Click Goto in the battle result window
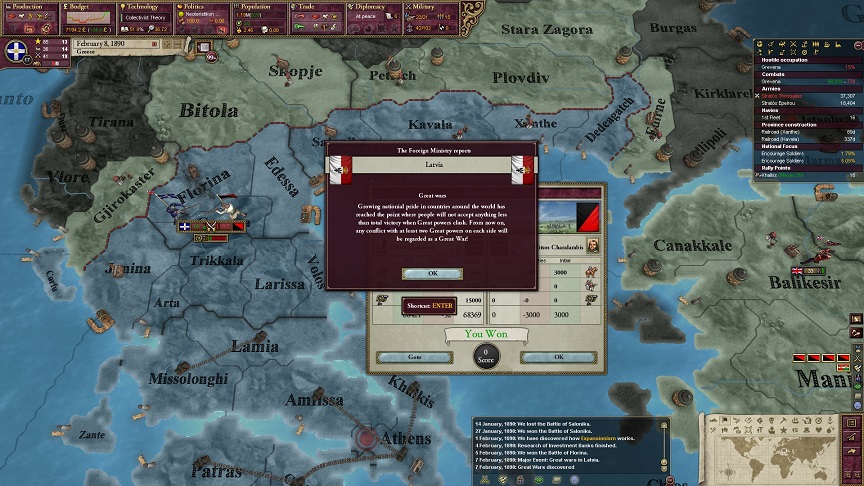Viewport: 864px width, 486px height. pyautogui.click(x=414, y=357)
